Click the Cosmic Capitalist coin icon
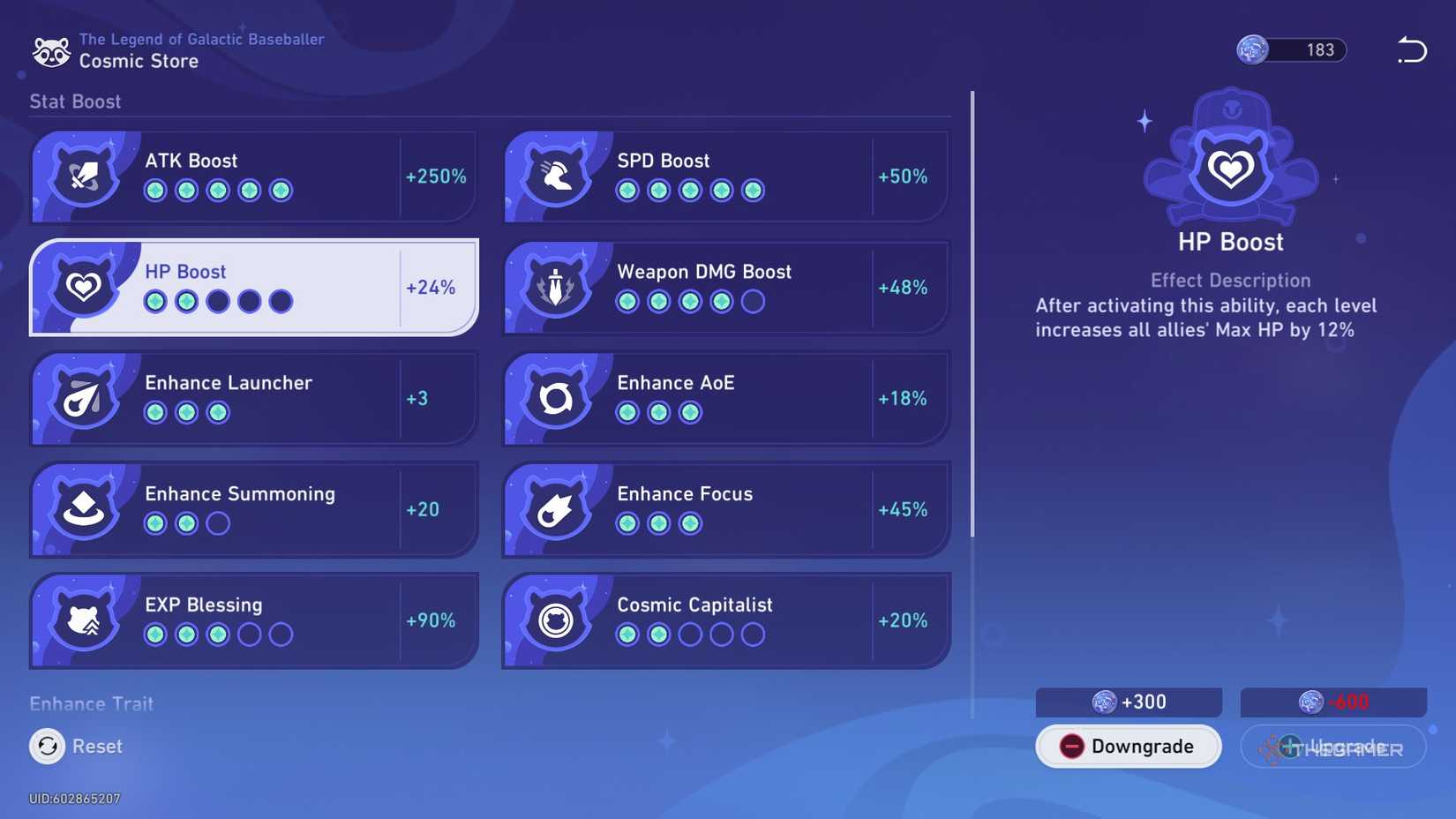Screen dimensions: 1456x819 pyautogui.click(x=557, y=619)
